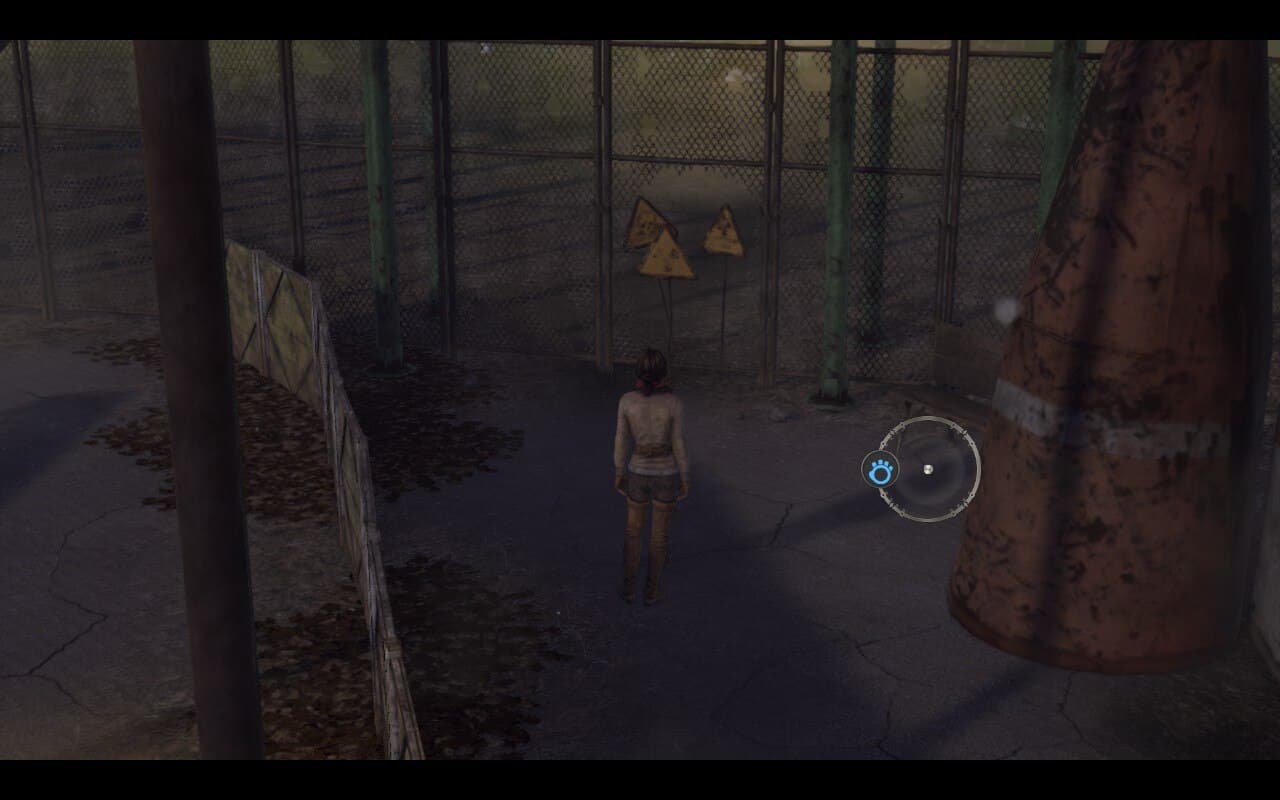The width and height of the screenshot is (1280, 800).
Task: Click the interaction ring's center dot
Action: 928,469
